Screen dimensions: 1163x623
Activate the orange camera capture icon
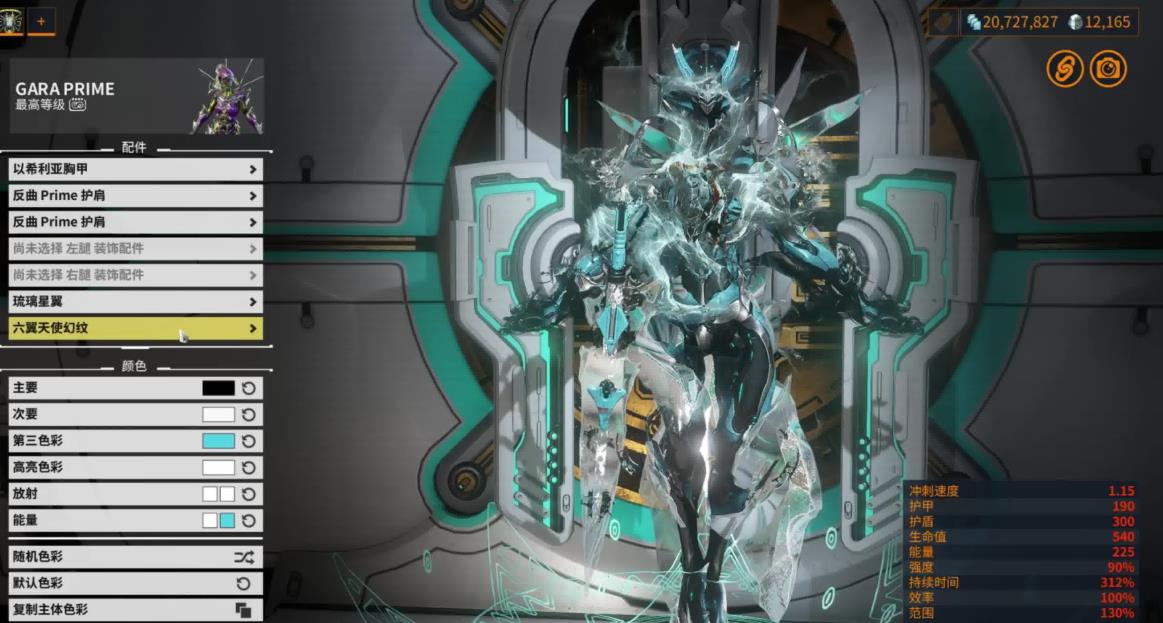(x=1108, y=68)
